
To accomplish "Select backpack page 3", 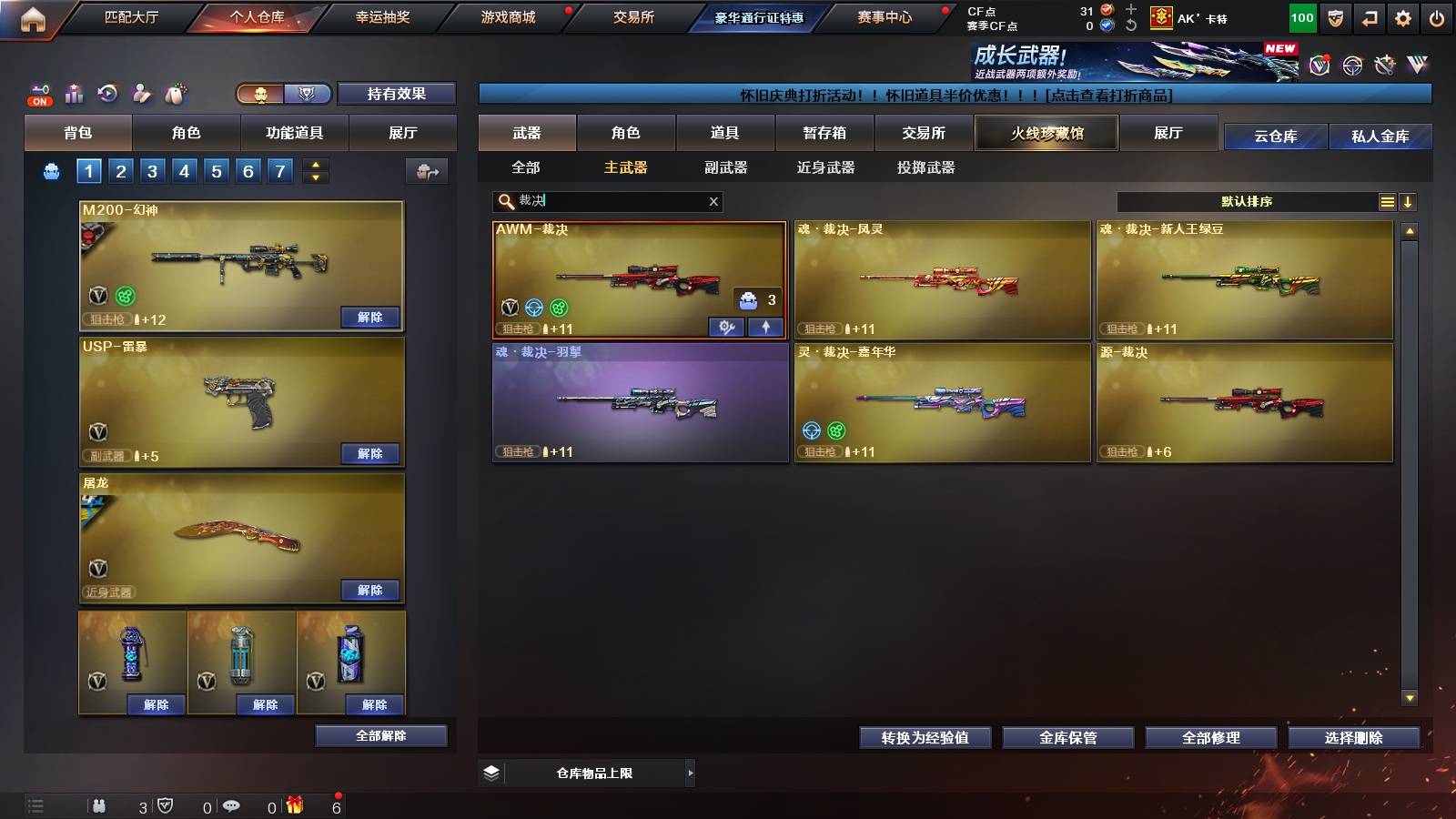I will click(151, 170).
